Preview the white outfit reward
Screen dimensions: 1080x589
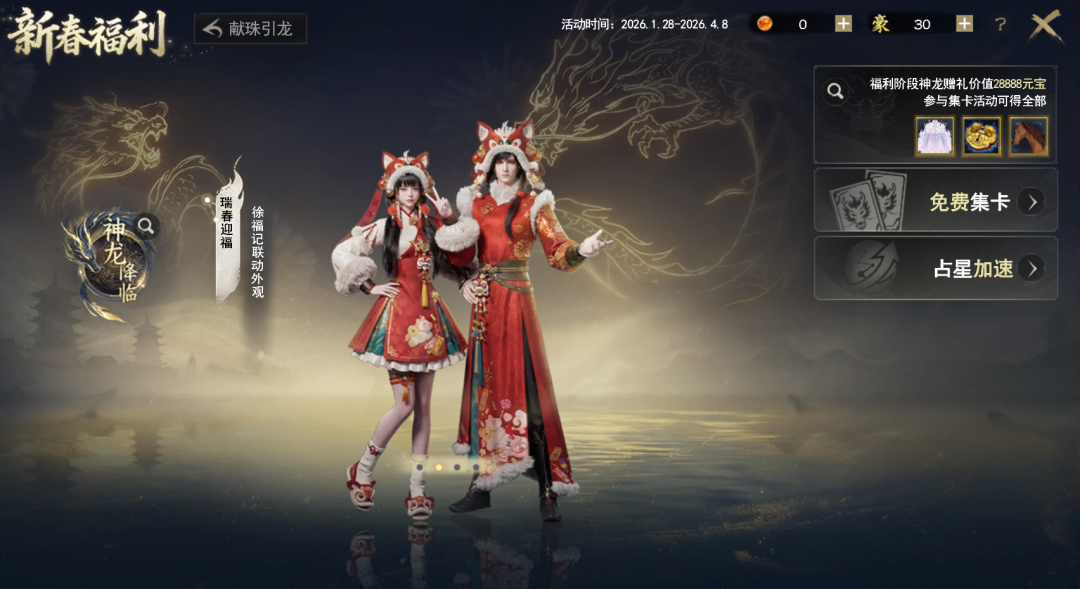[x=935, y=136]
